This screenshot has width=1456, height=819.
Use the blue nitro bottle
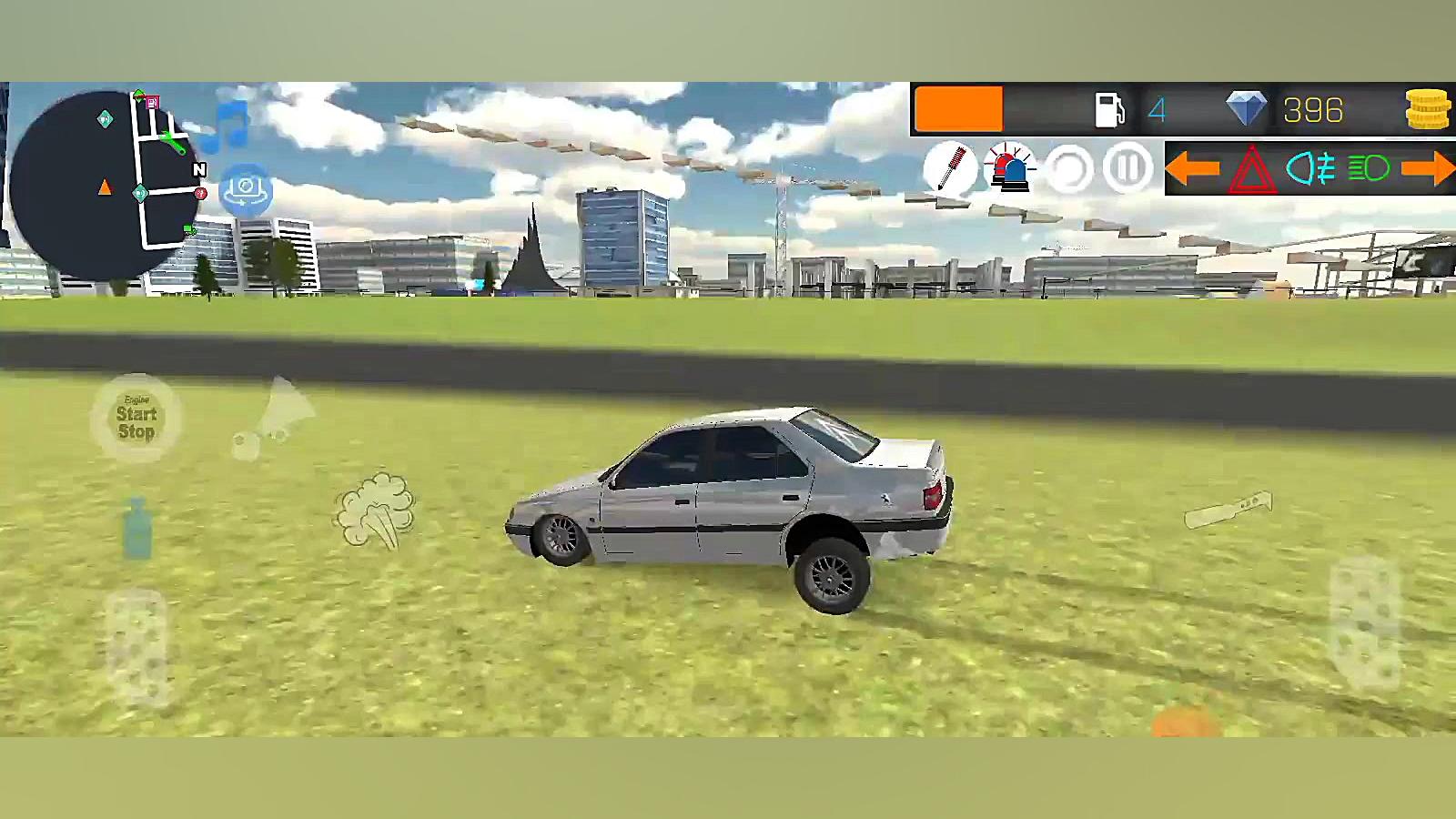137,528
